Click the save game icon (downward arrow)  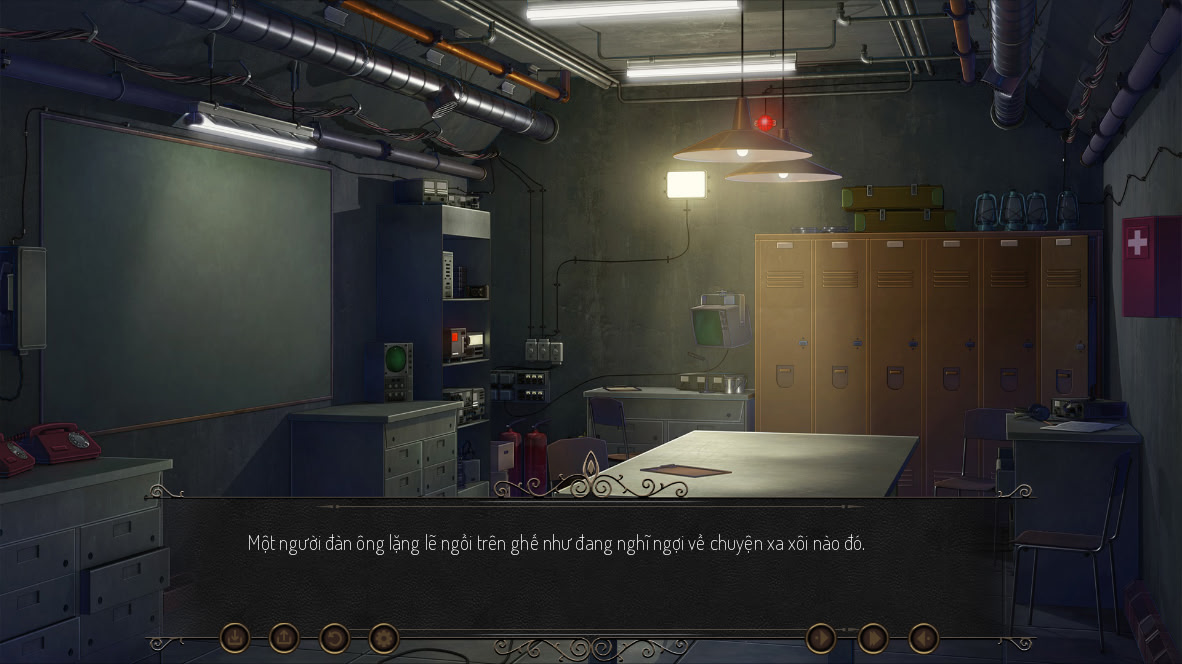tap(235, 637)
